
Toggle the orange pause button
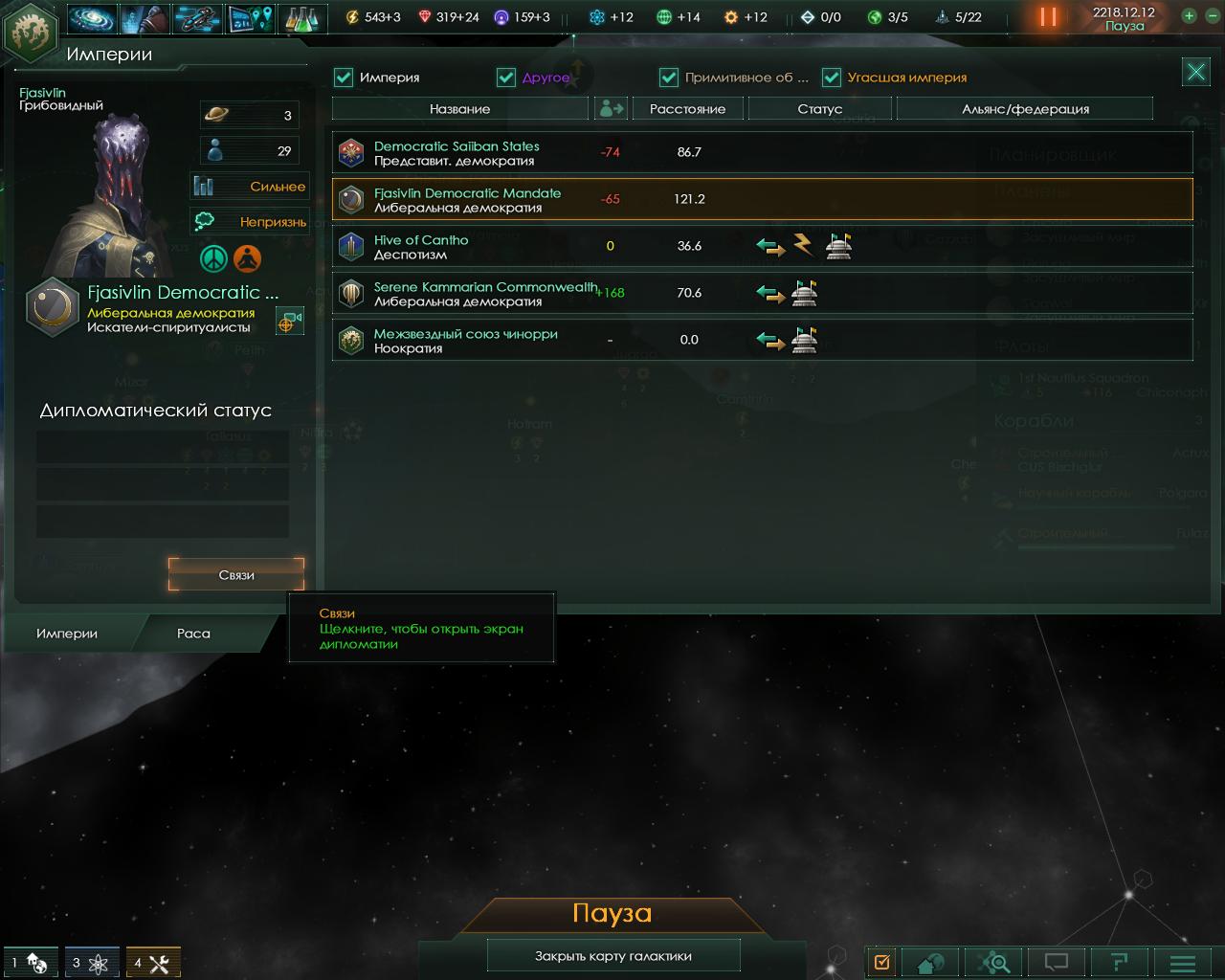pos(1048,16)
